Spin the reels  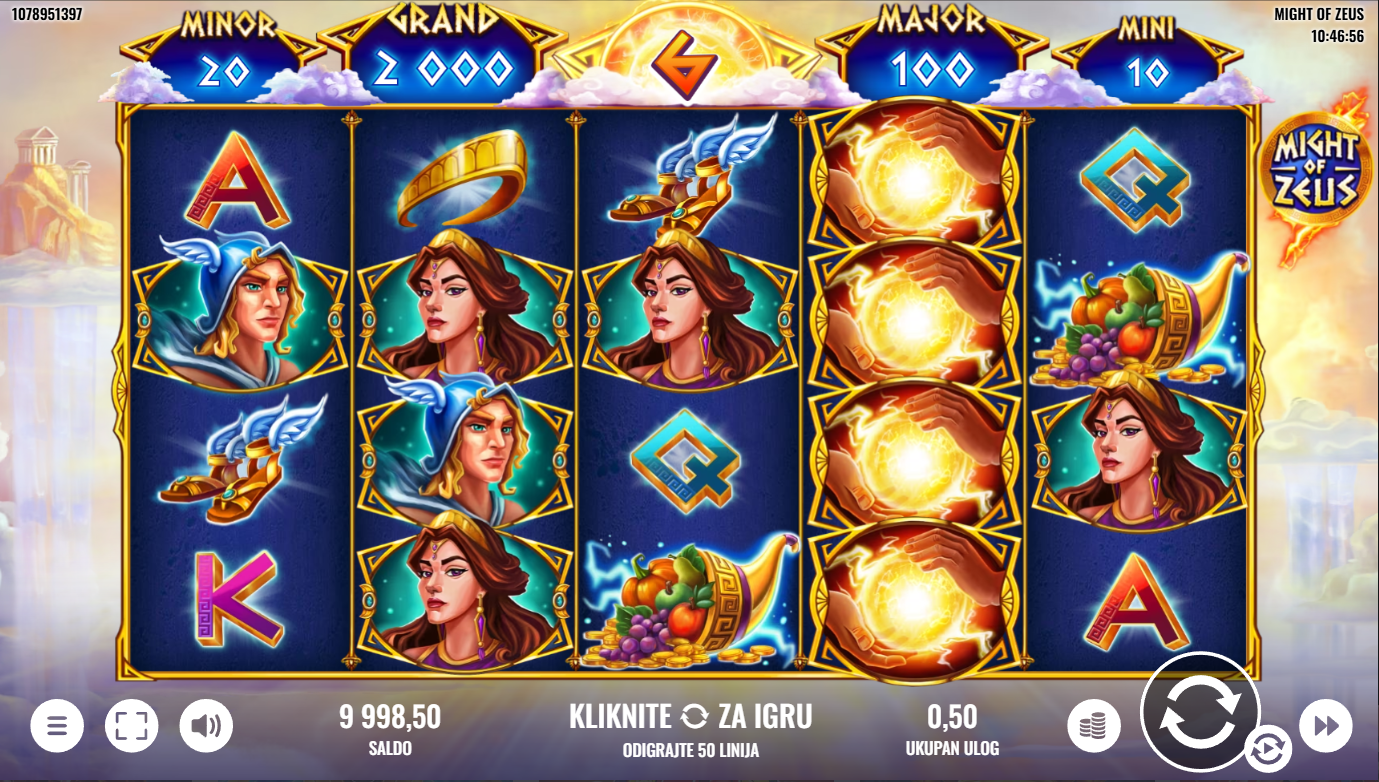click(1199, 711)
